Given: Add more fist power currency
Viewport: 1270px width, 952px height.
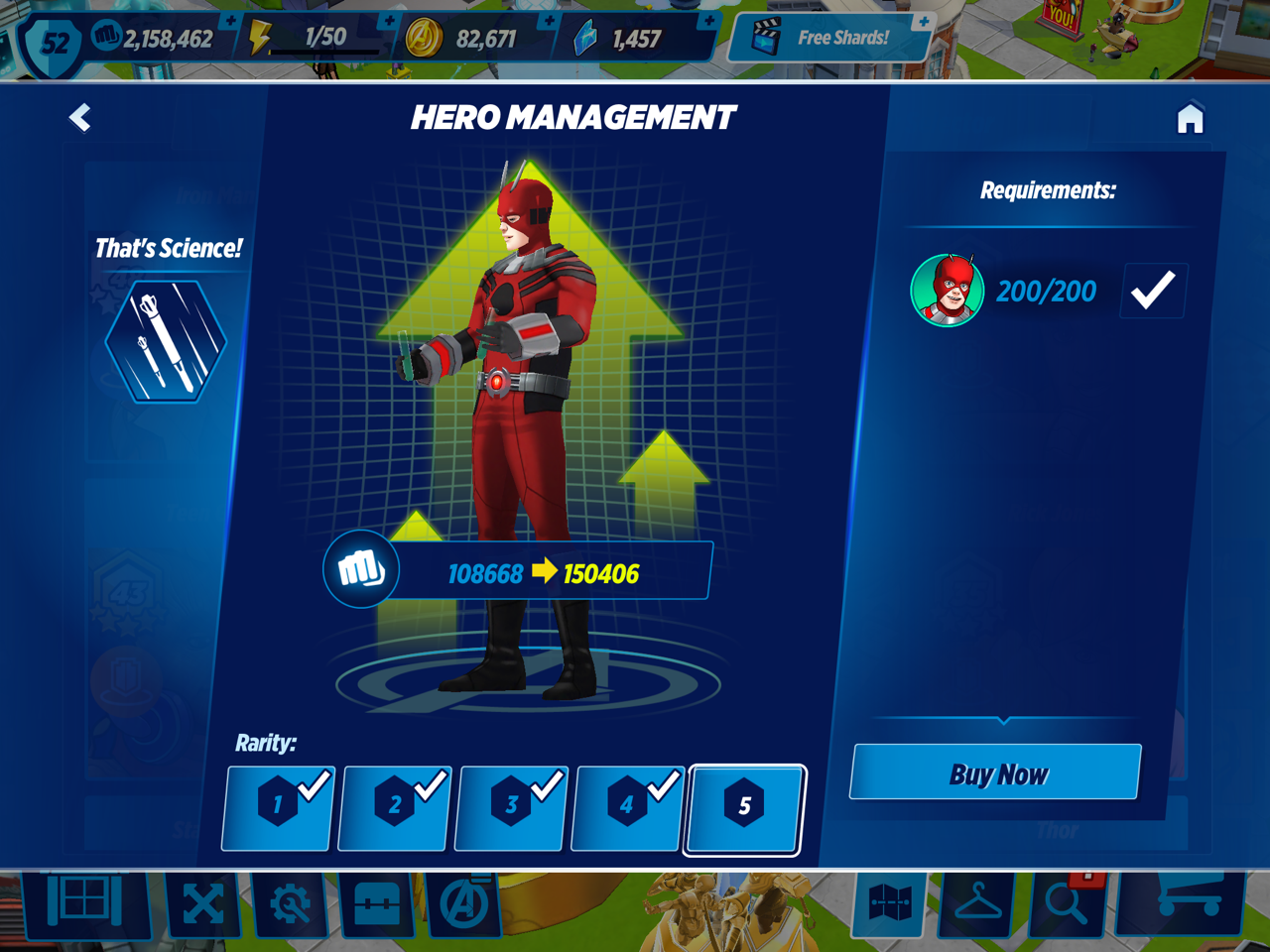Looking at the screenshot, I should pos(230,22).
